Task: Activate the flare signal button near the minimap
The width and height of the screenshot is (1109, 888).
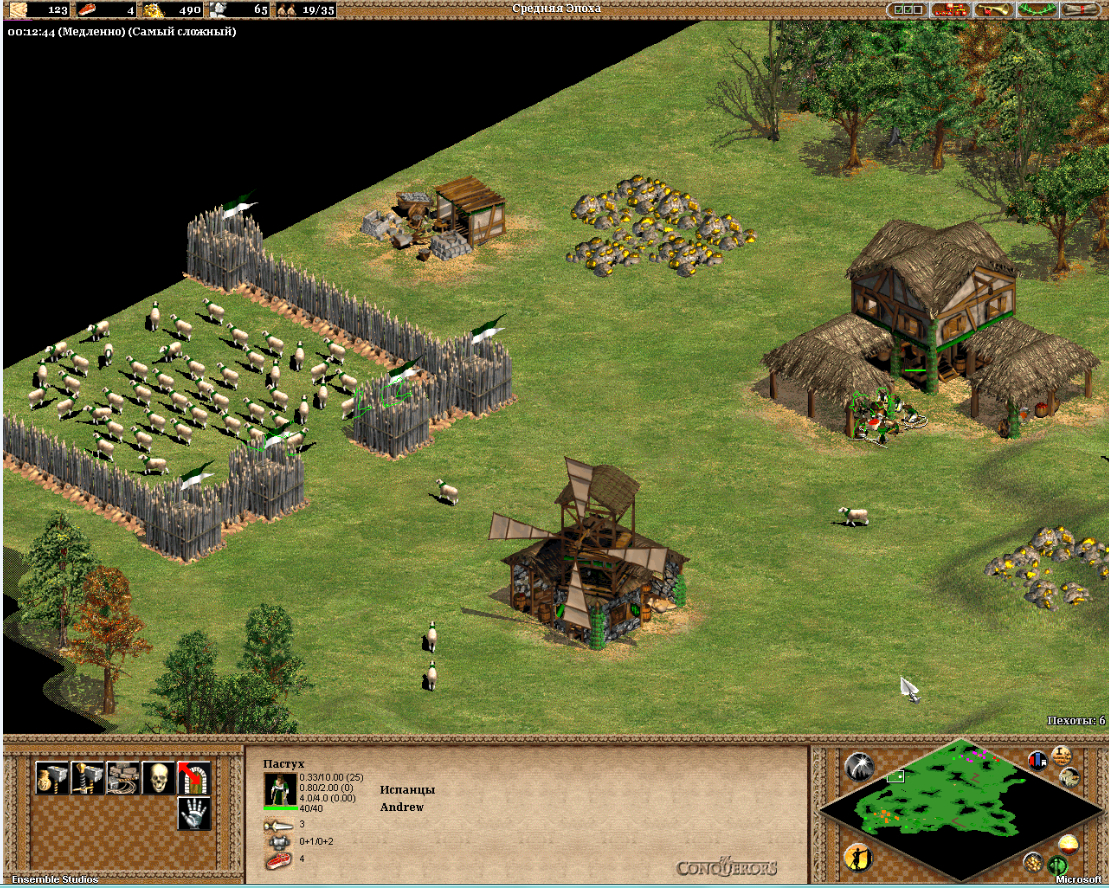Action: [858, 767]
